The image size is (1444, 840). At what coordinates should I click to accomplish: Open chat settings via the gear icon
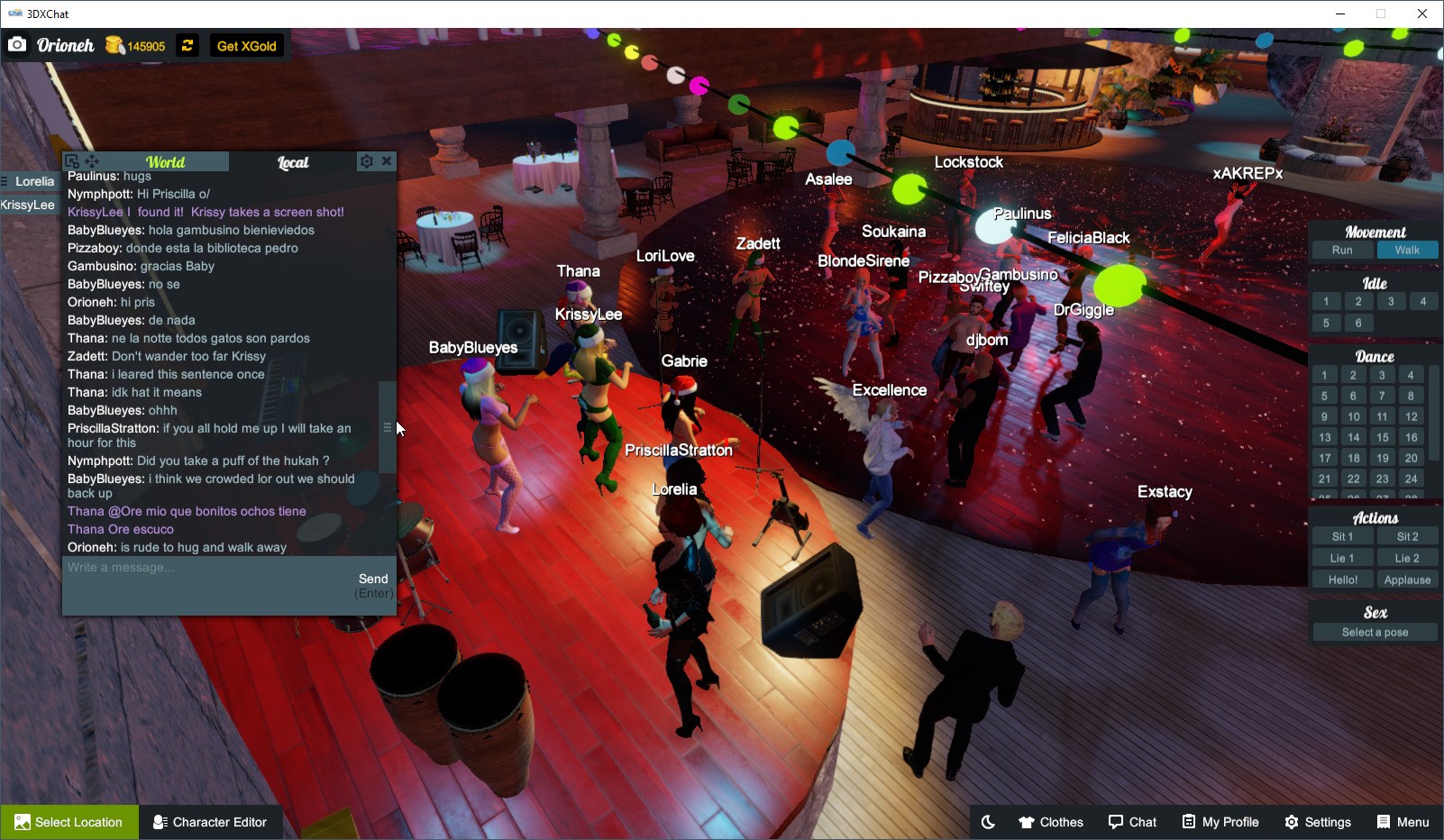point(366,160)
